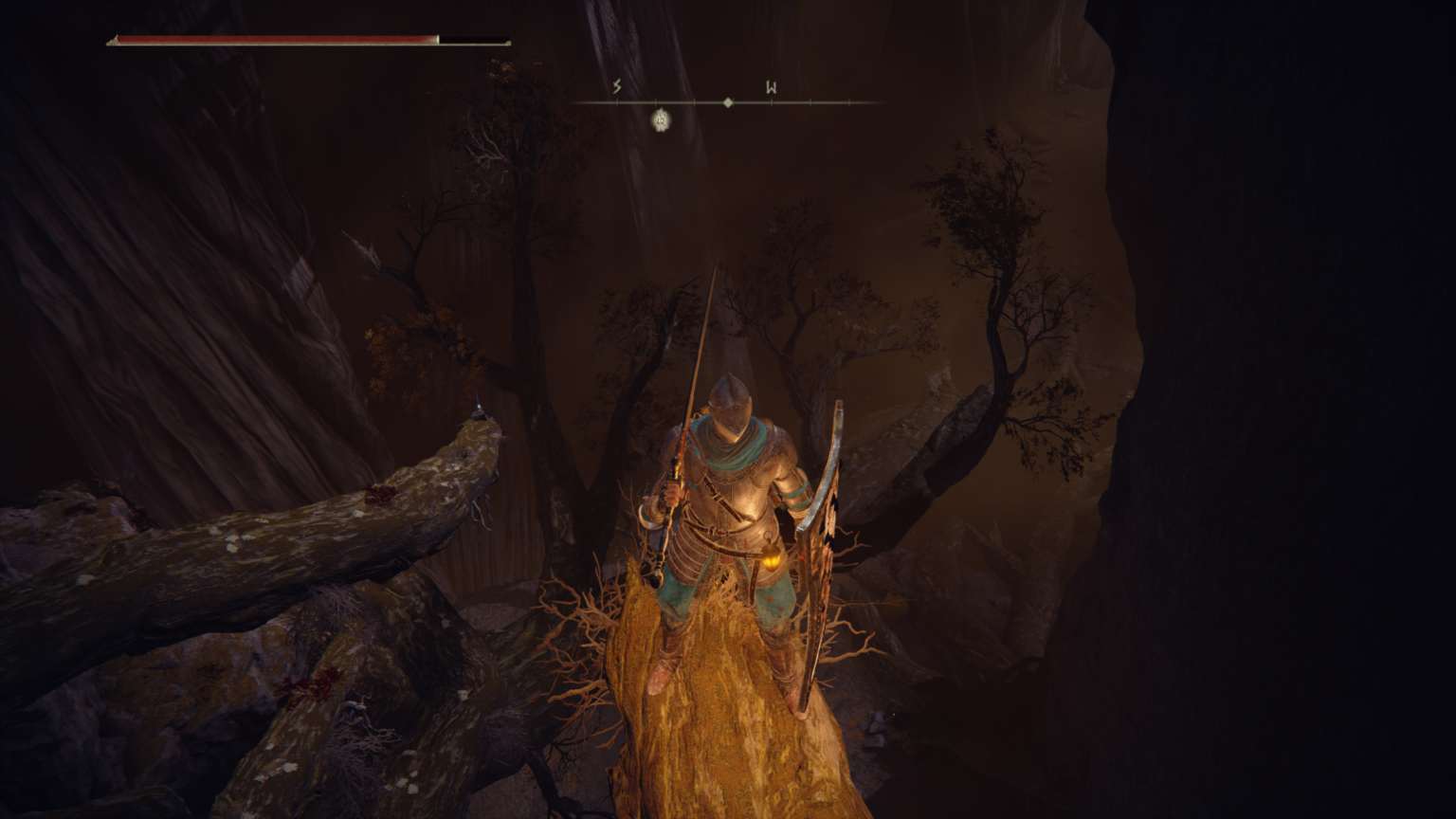Click the character's pointed helmet
This screenshot has width=1456, height=819.
tap(730, 398)
